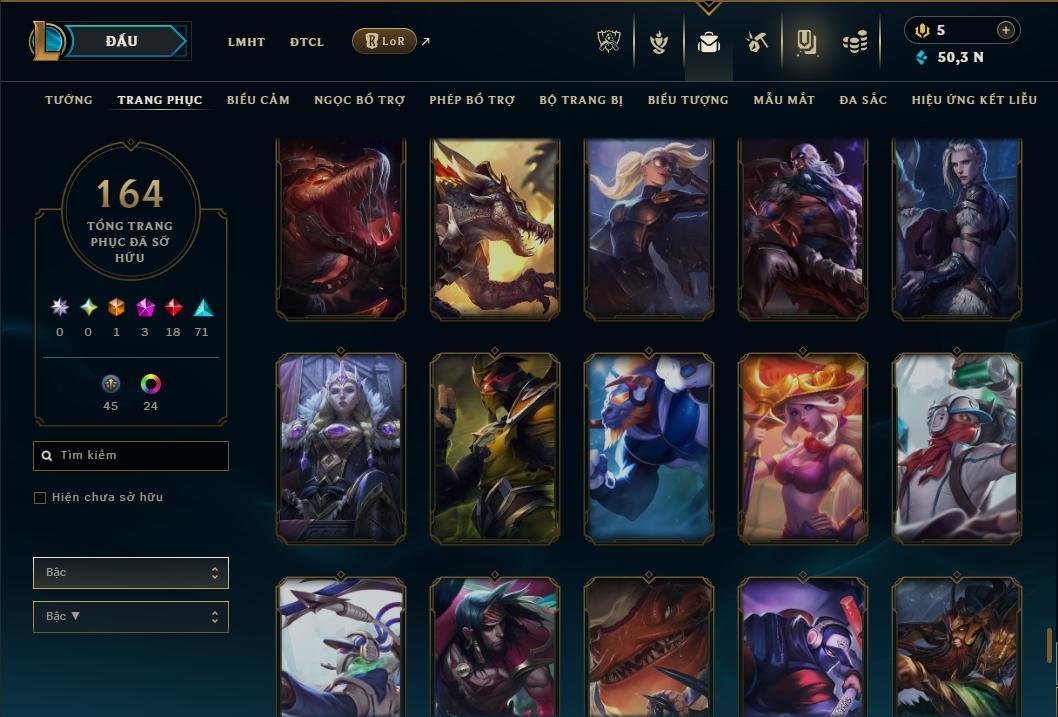1058x717 pixels.
Task: Open the coin stack store icon
Action: pos(854,42)
